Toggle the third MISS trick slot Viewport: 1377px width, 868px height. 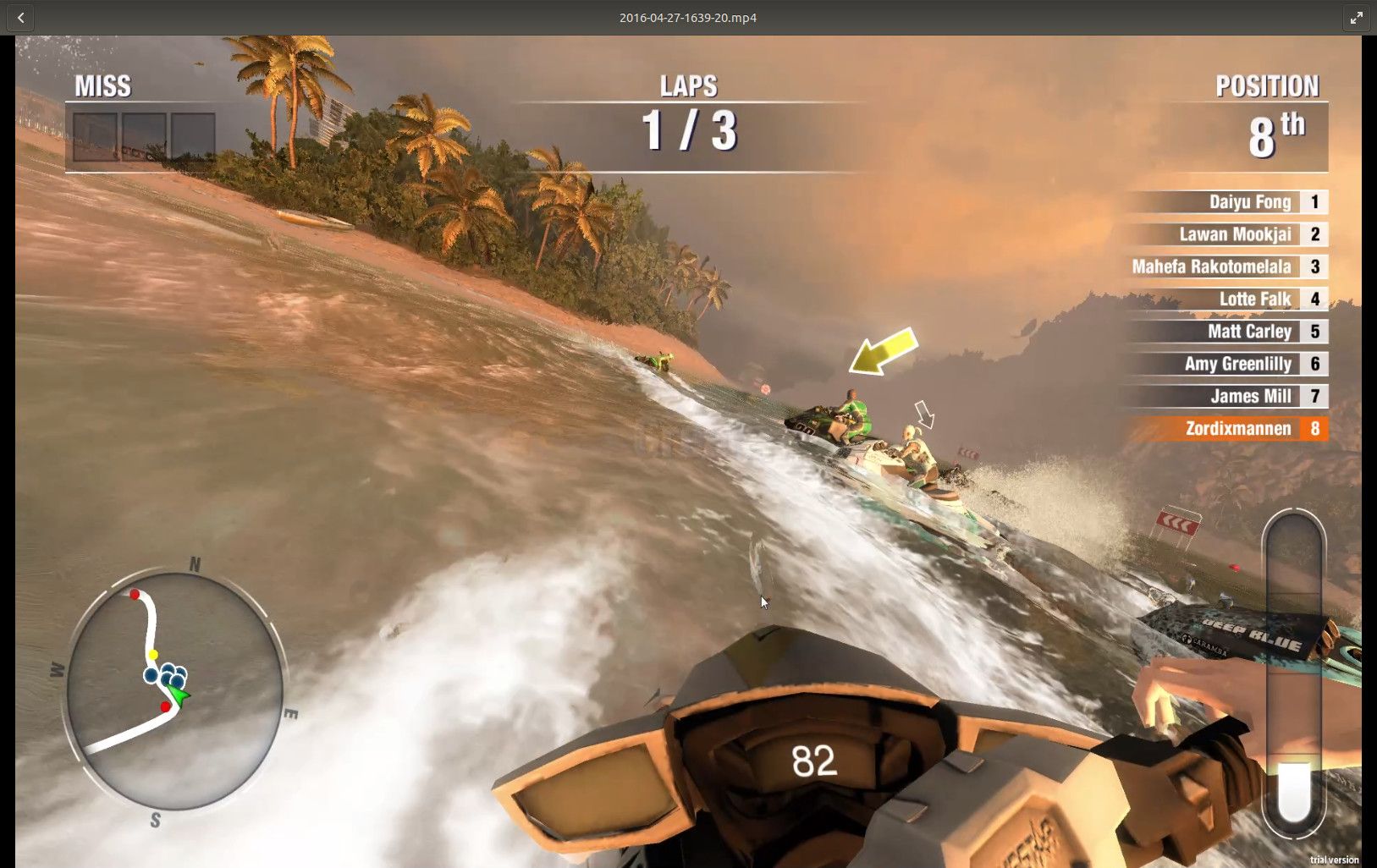click(193, 135)
